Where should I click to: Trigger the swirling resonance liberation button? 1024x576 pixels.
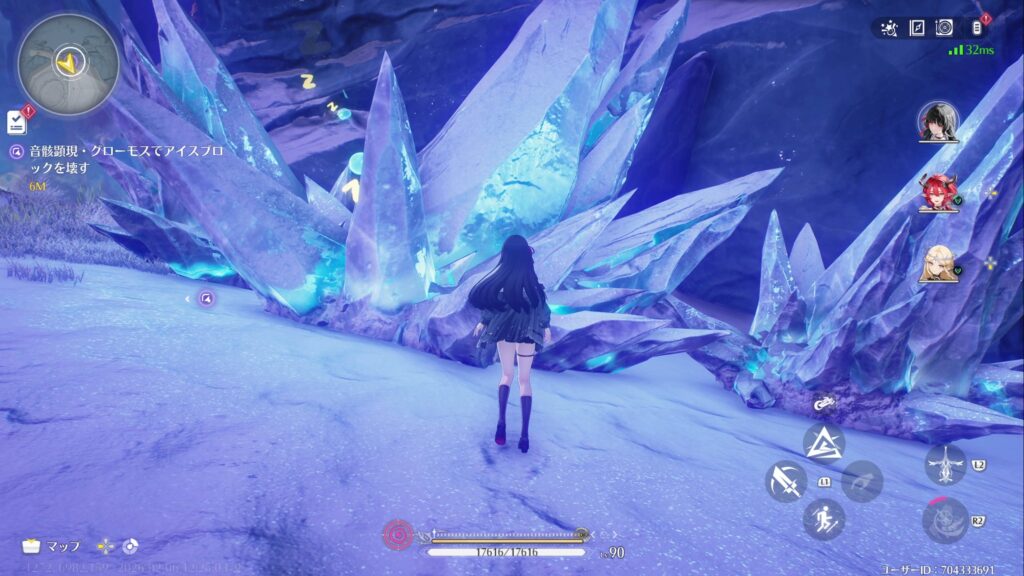945,519
